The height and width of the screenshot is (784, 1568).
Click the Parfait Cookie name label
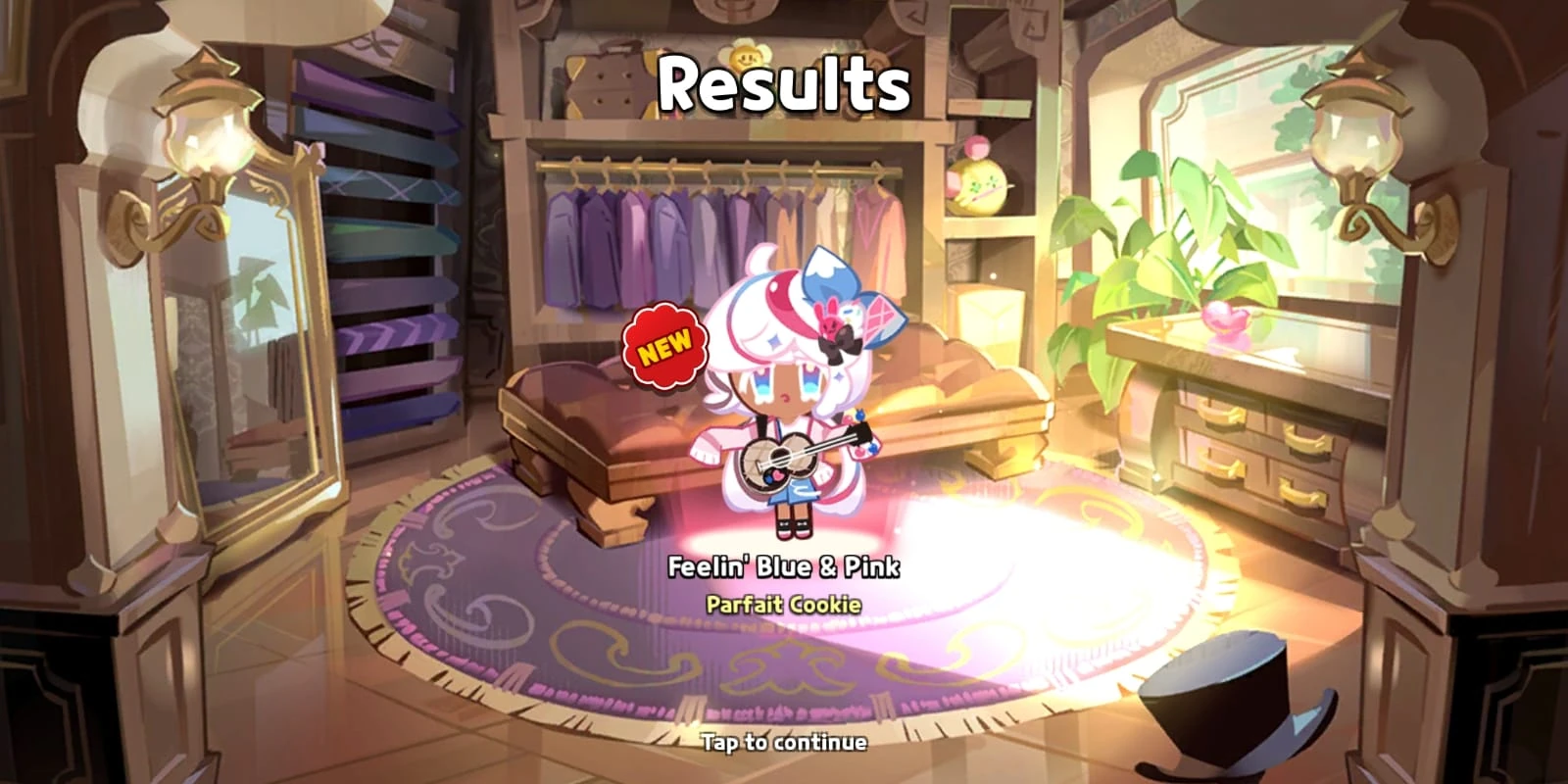tap(784, 606)
